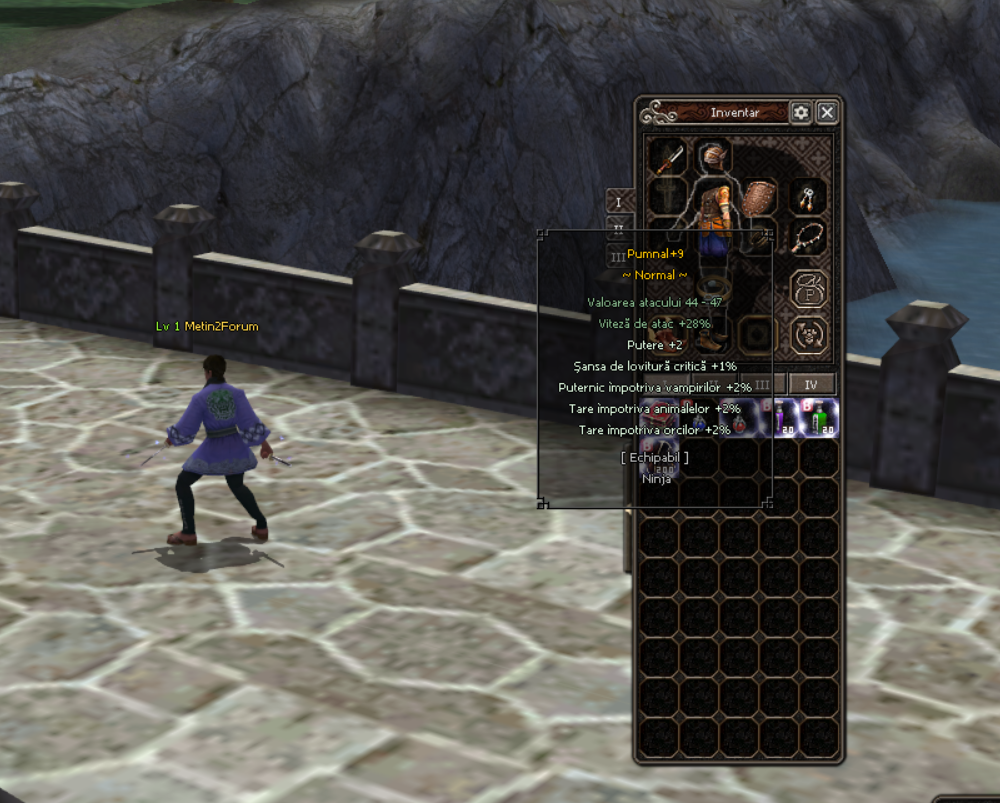The width and height of the screenshot is (1000, 803).
Task: Click the pouch button marked P
Action: pyautogui.click(x=808, y=291)
